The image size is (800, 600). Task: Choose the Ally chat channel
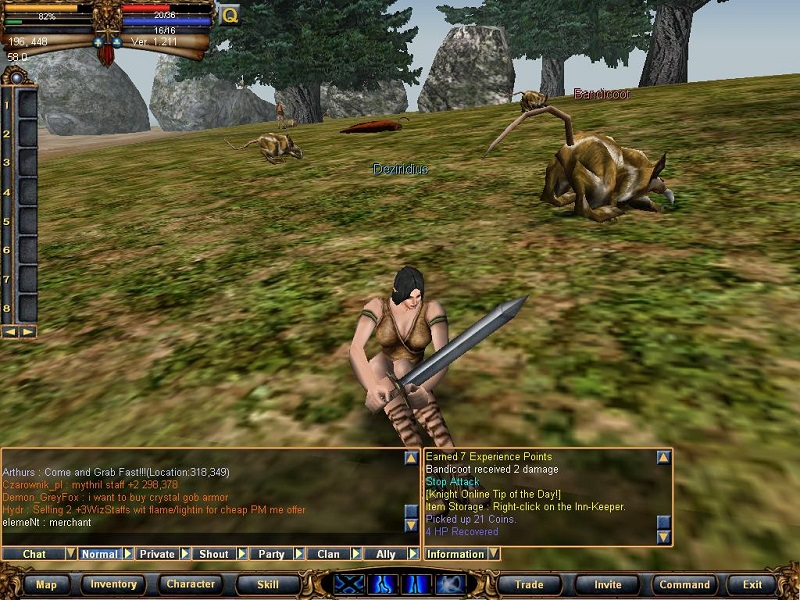385,554
